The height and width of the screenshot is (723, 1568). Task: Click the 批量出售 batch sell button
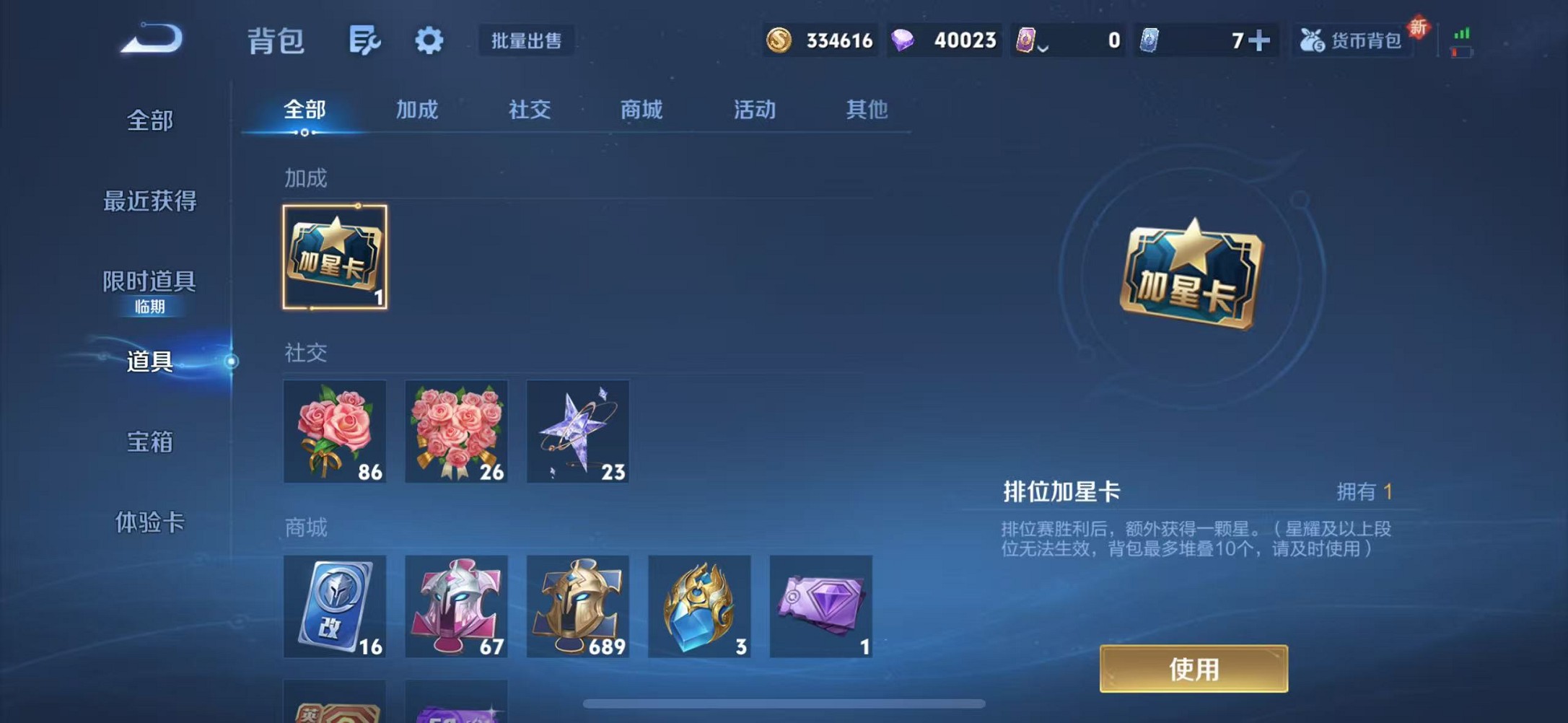[x=526, y=41]
